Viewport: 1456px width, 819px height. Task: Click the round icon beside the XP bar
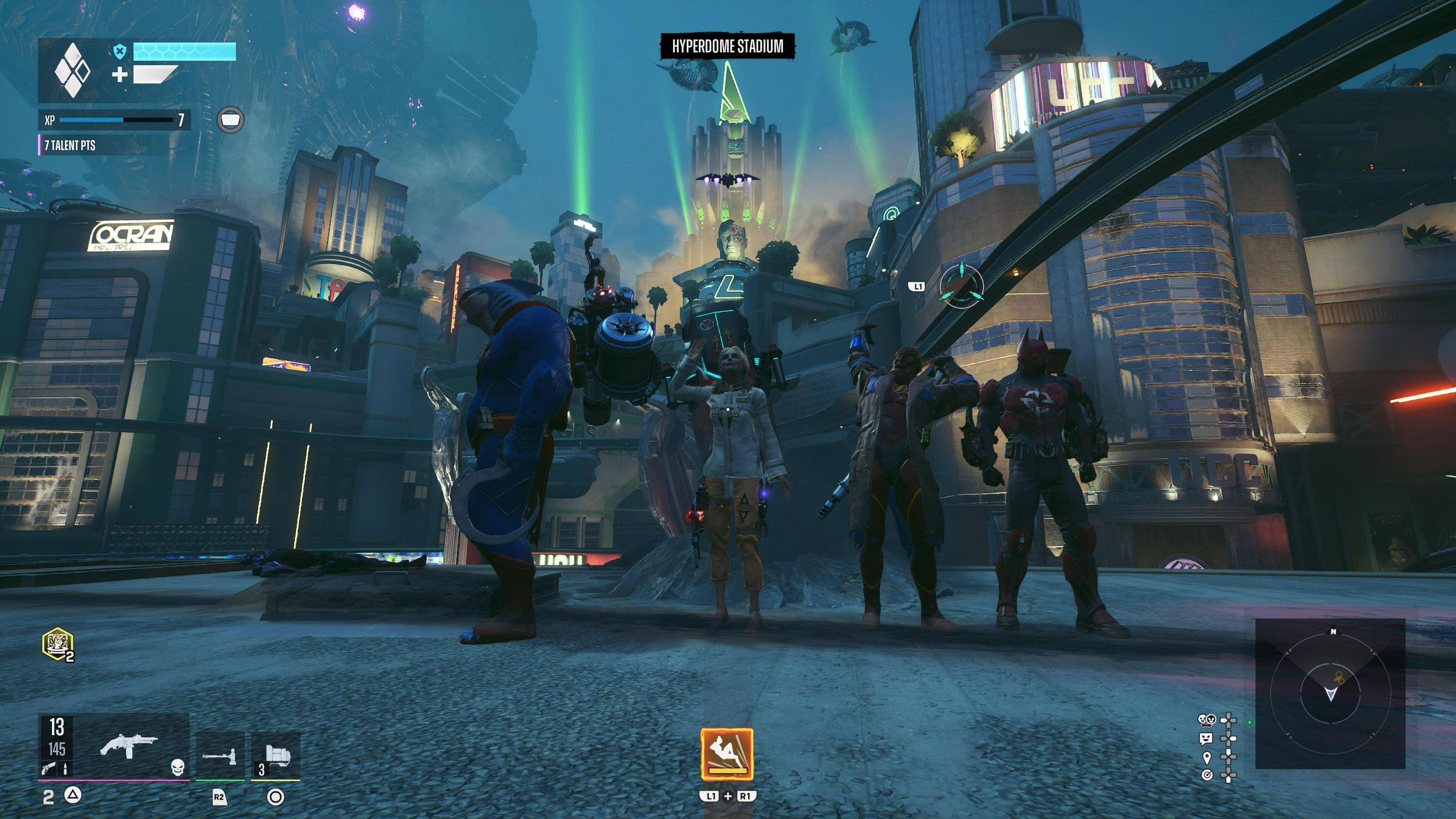tap(231, 120)
